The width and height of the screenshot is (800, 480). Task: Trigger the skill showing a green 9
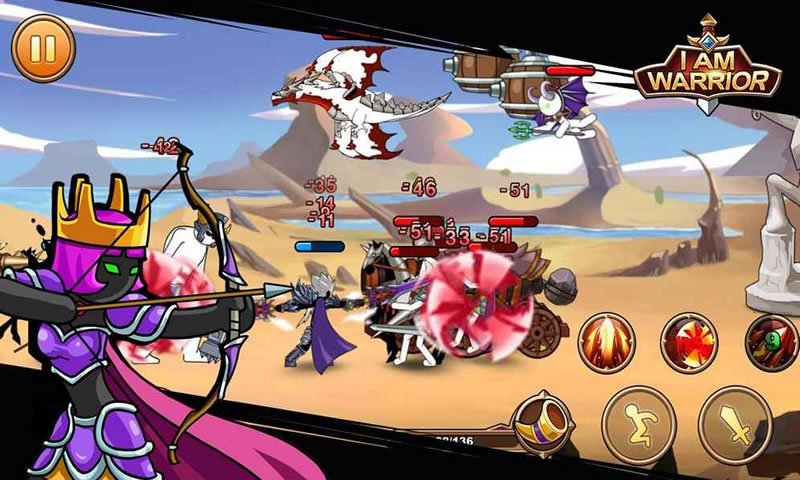(774, 343)
